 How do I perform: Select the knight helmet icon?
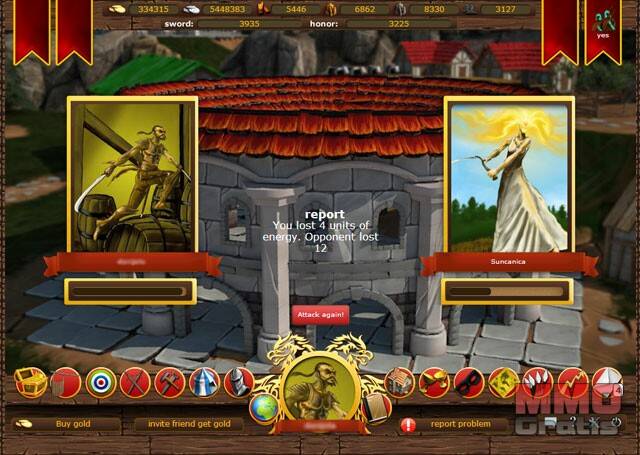237,382
